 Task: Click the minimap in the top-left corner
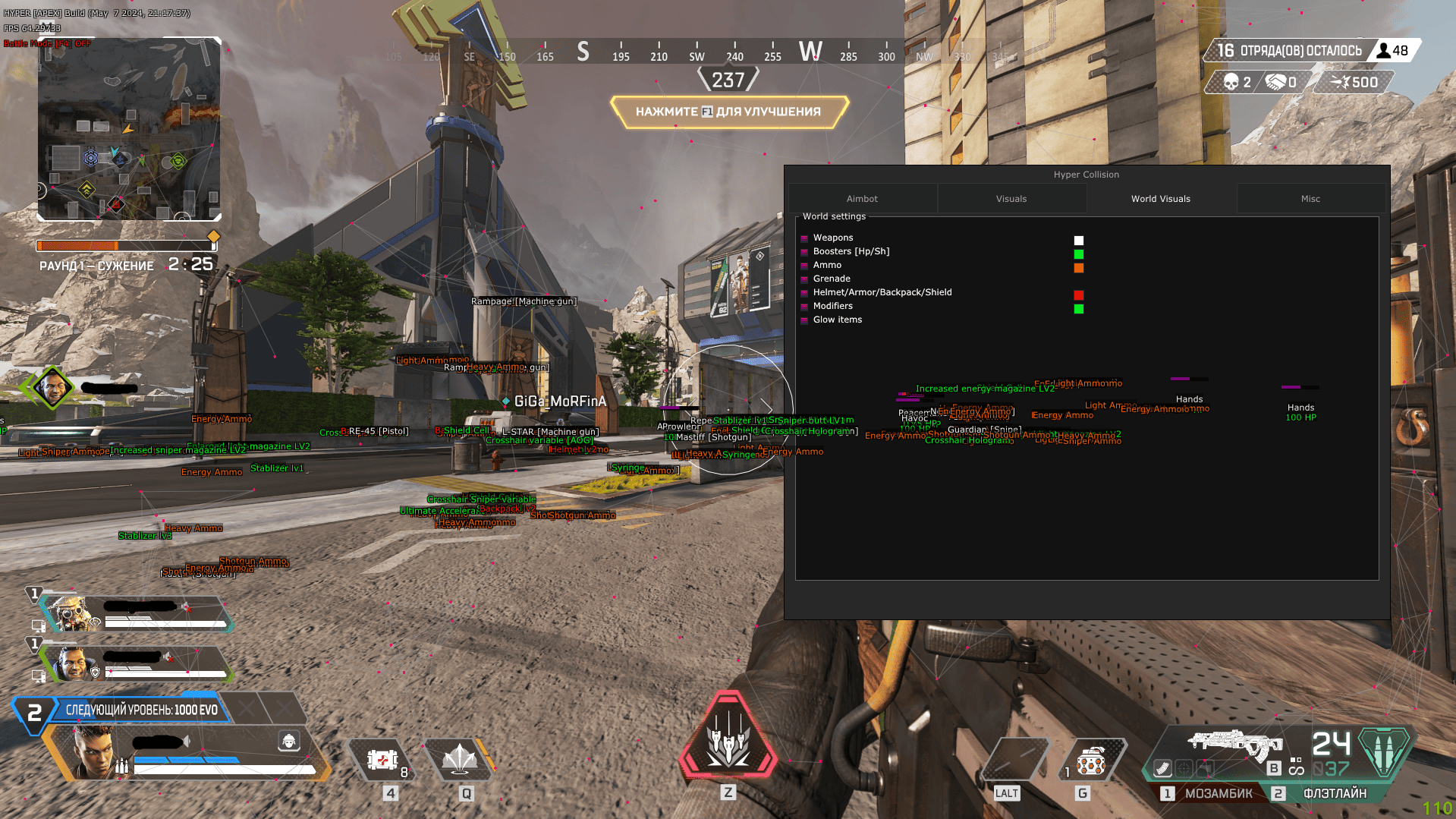pos(127,129)
